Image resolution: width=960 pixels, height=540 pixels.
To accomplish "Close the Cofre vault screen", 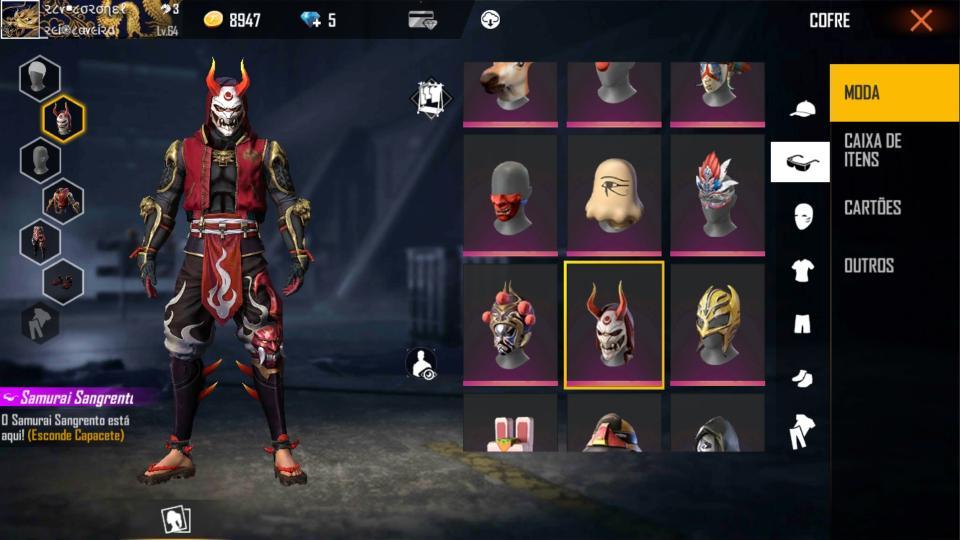I will point(921,20).
